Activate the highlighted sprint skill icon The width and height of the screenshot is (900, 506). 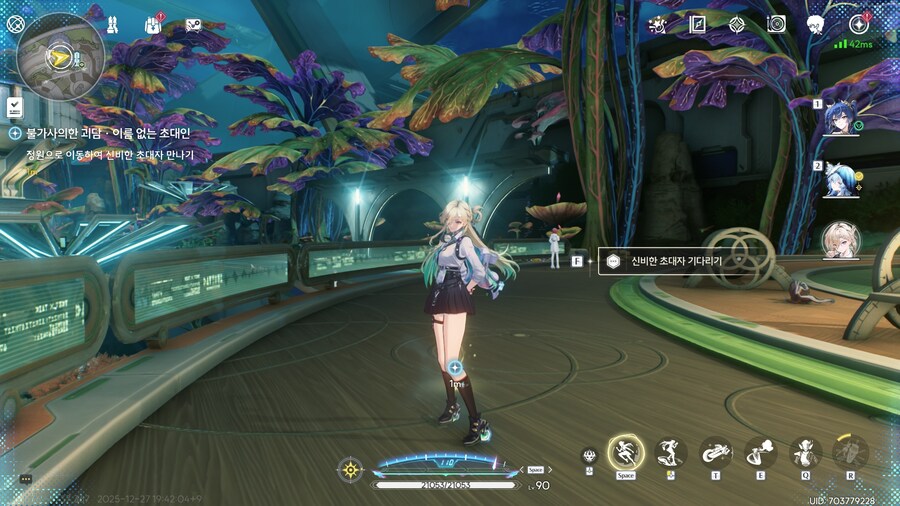tap(625, 453)
